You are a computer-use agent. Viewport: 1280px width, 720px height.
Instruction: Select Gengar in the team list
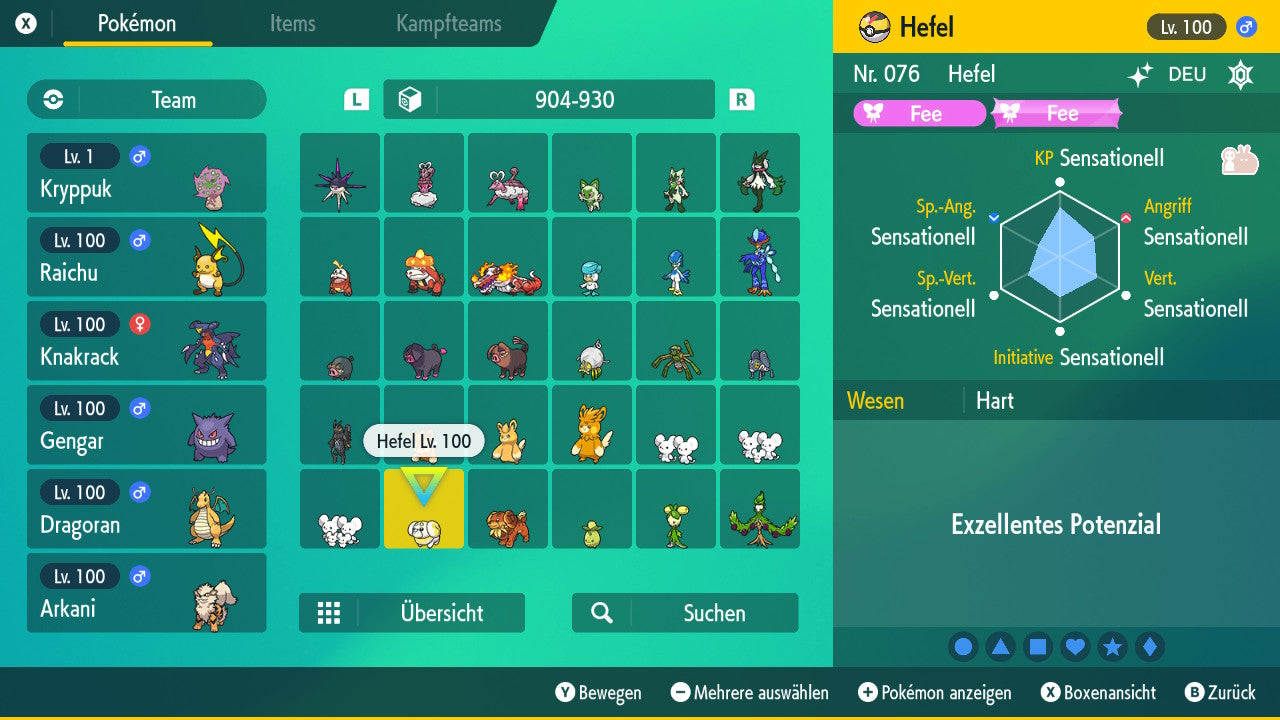tap(147, 424)
